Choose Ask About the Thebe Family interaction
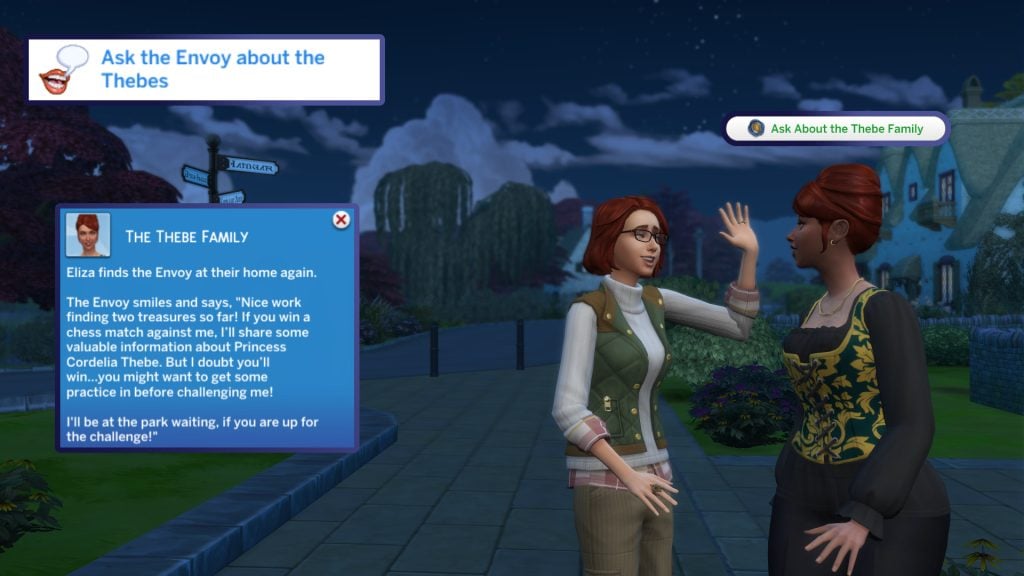 [x=835, y=129]
